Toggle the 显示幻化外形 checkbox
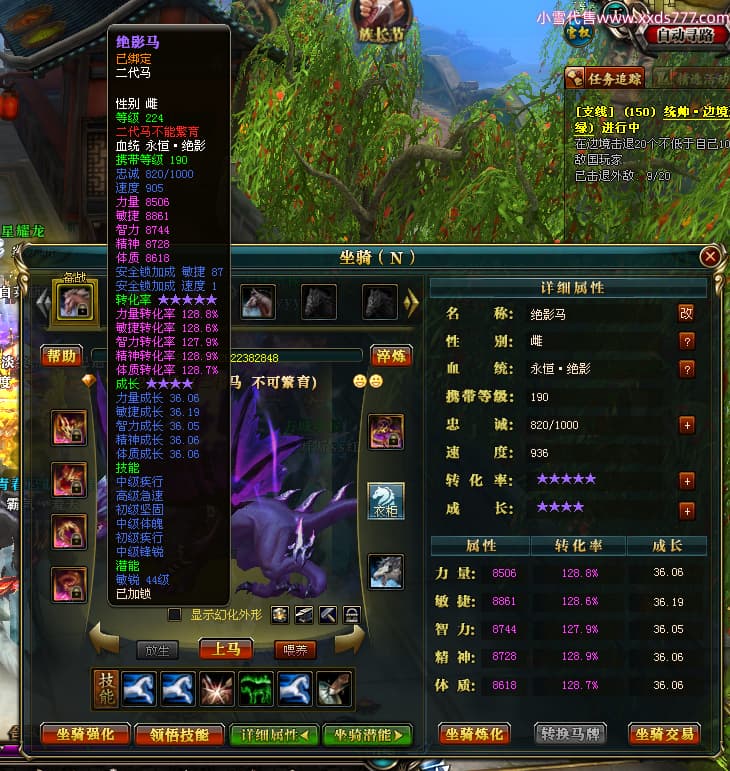Screen dimensions: 730x771 [x=175, y=615]
